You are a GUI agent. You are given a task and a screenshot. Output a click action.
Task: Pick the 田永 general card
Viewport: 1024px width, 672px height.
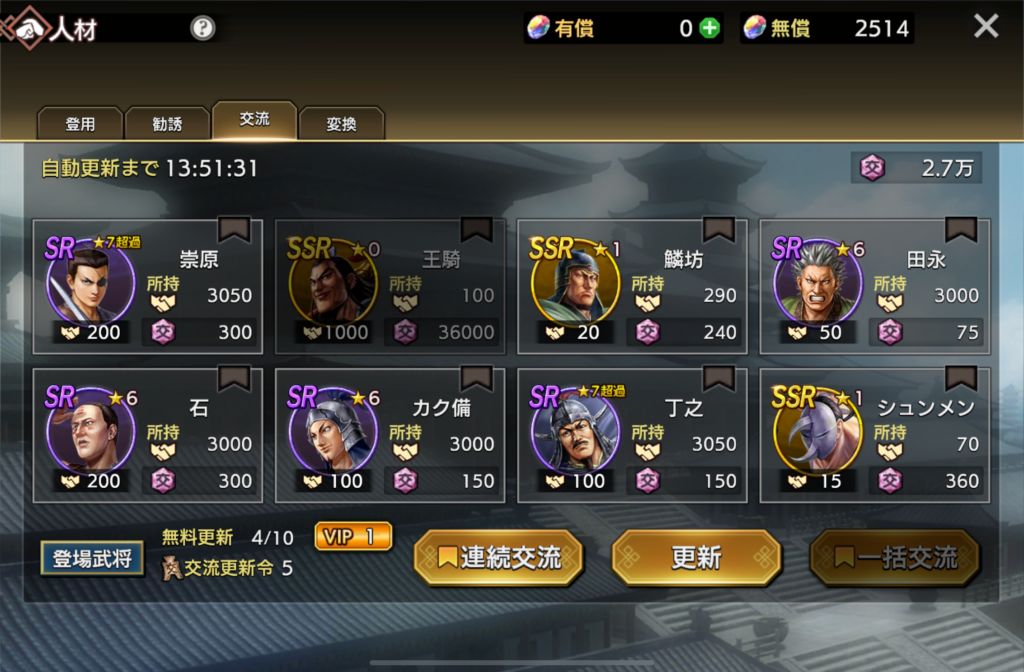pyautogui.click(x=874, y=287)
